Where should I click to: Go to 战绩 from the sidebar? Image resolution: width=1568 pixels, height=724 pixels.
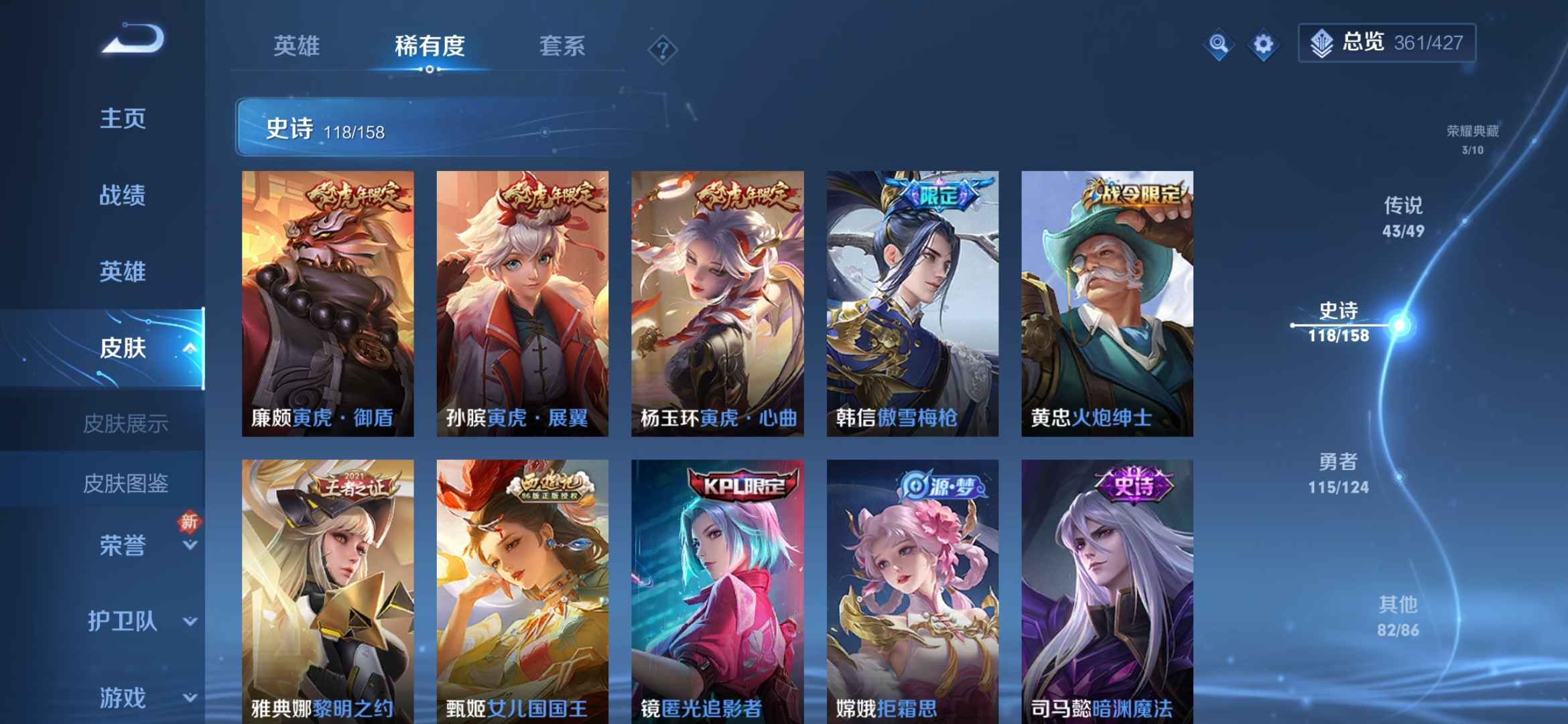pos(121,194)
